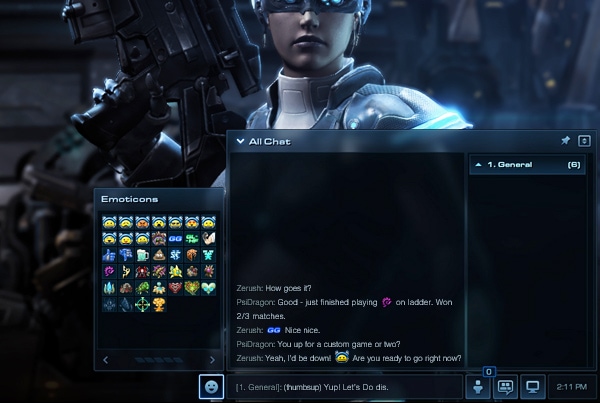The width and height of the screenshot is (600, 403).
Task: Go to next emoticons page
Action: (x=212, y=360)
